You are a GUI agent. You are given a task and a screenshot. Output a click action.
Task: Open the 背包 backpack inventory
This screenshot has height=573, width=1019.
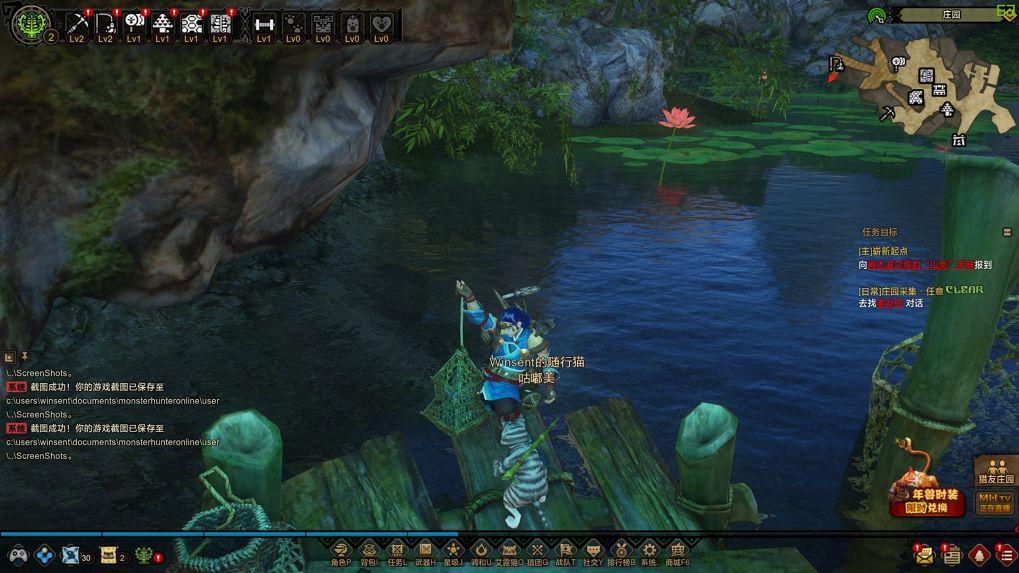[369, 550]
